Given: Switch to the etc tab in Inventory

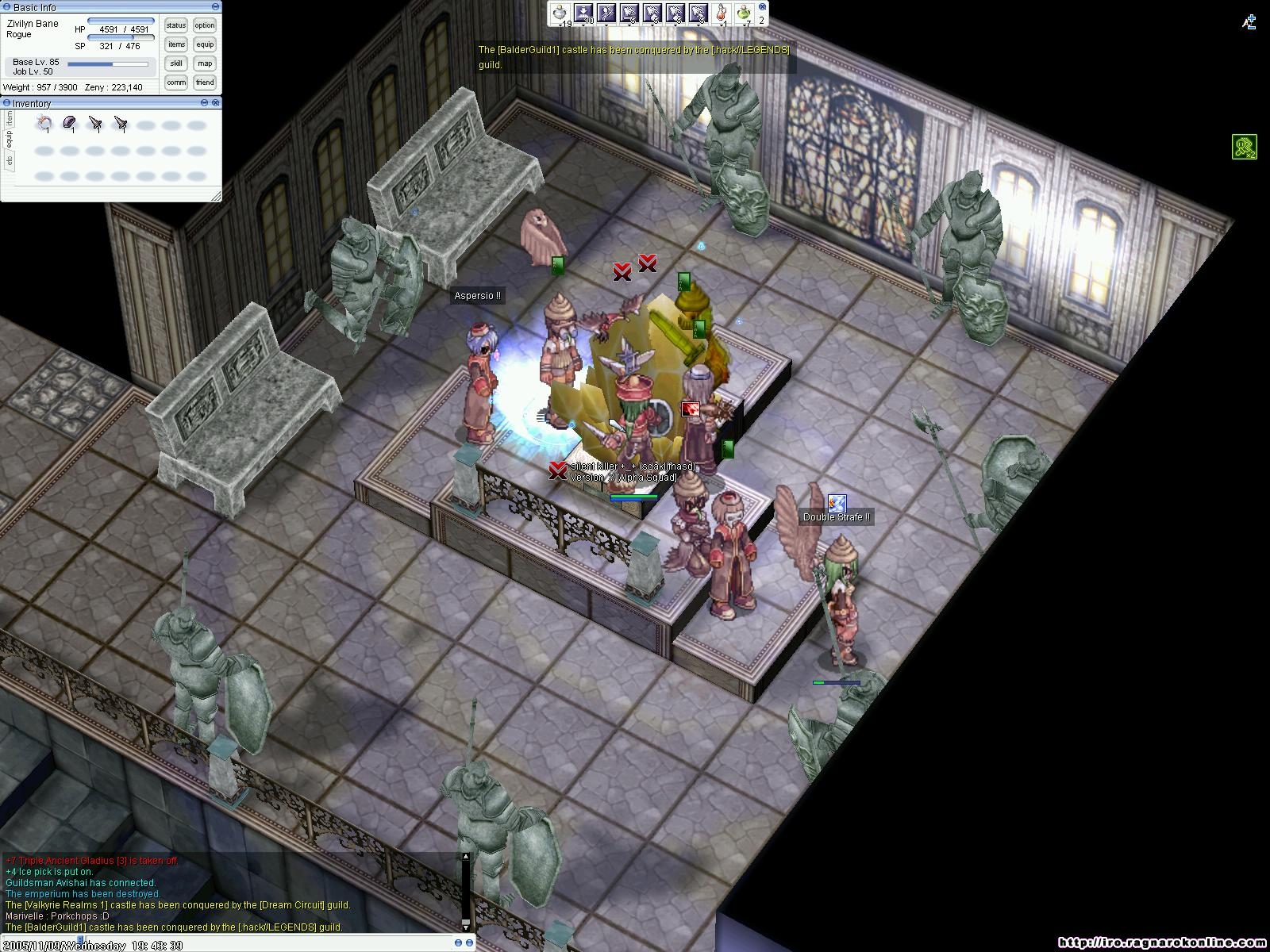Looking at the screenshot, I should click(10, 161).
